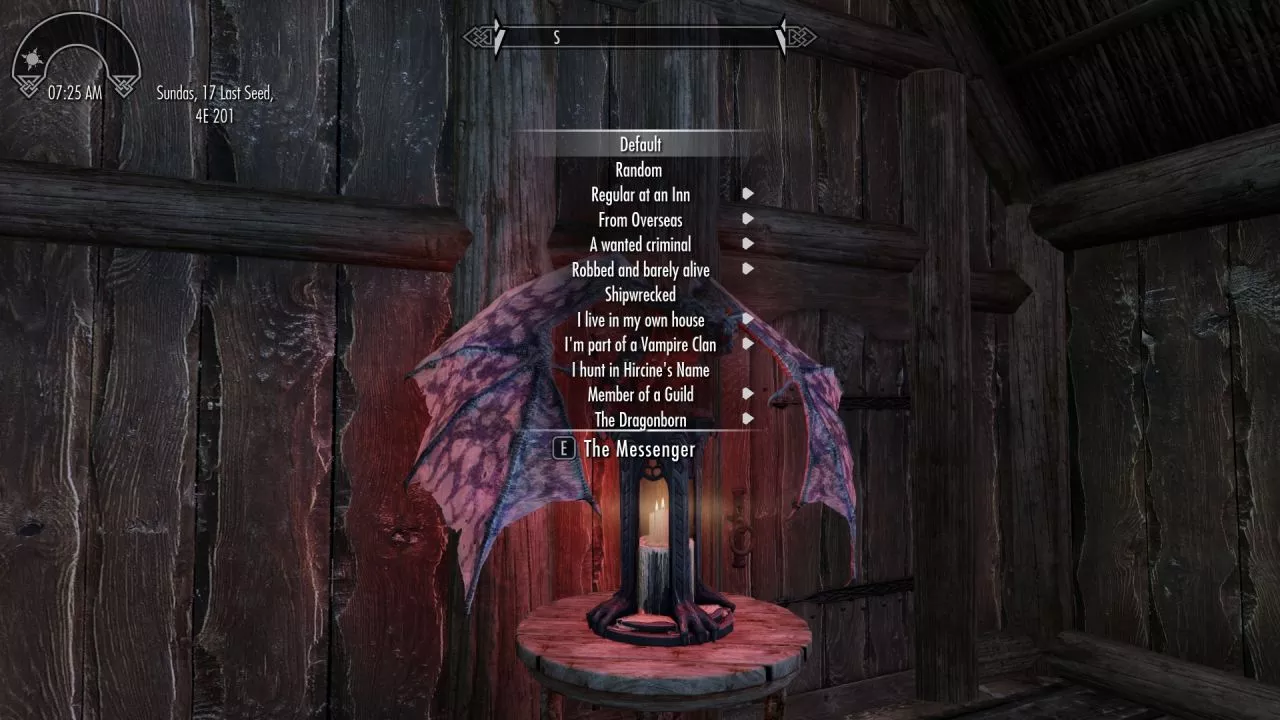Choose A wanted criminal option

coord(640,245)
